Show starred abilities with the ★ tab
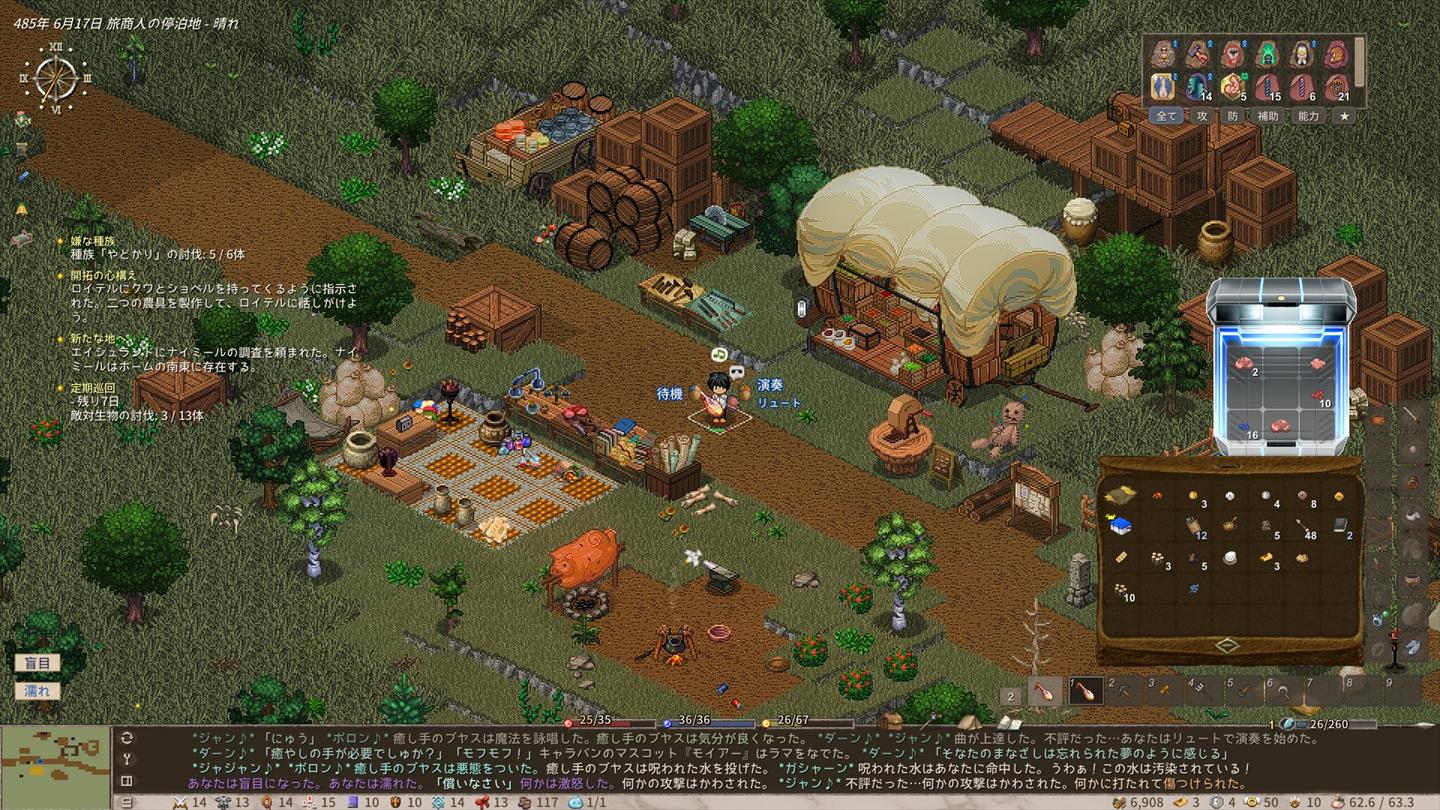This screenshot has width=1440, height=810. click(1345, 116)
